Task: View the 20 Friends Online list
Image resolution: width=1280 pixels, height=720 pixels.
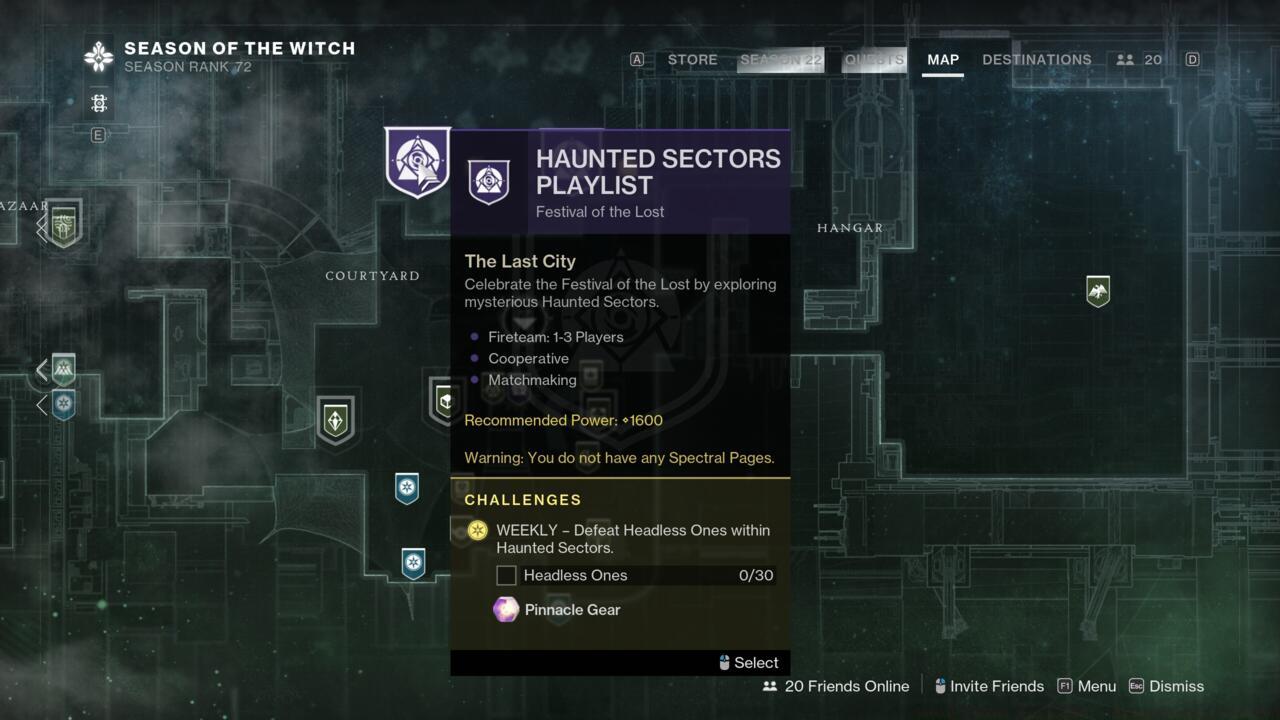Action: pyautogui.click(x=836, y=686)
